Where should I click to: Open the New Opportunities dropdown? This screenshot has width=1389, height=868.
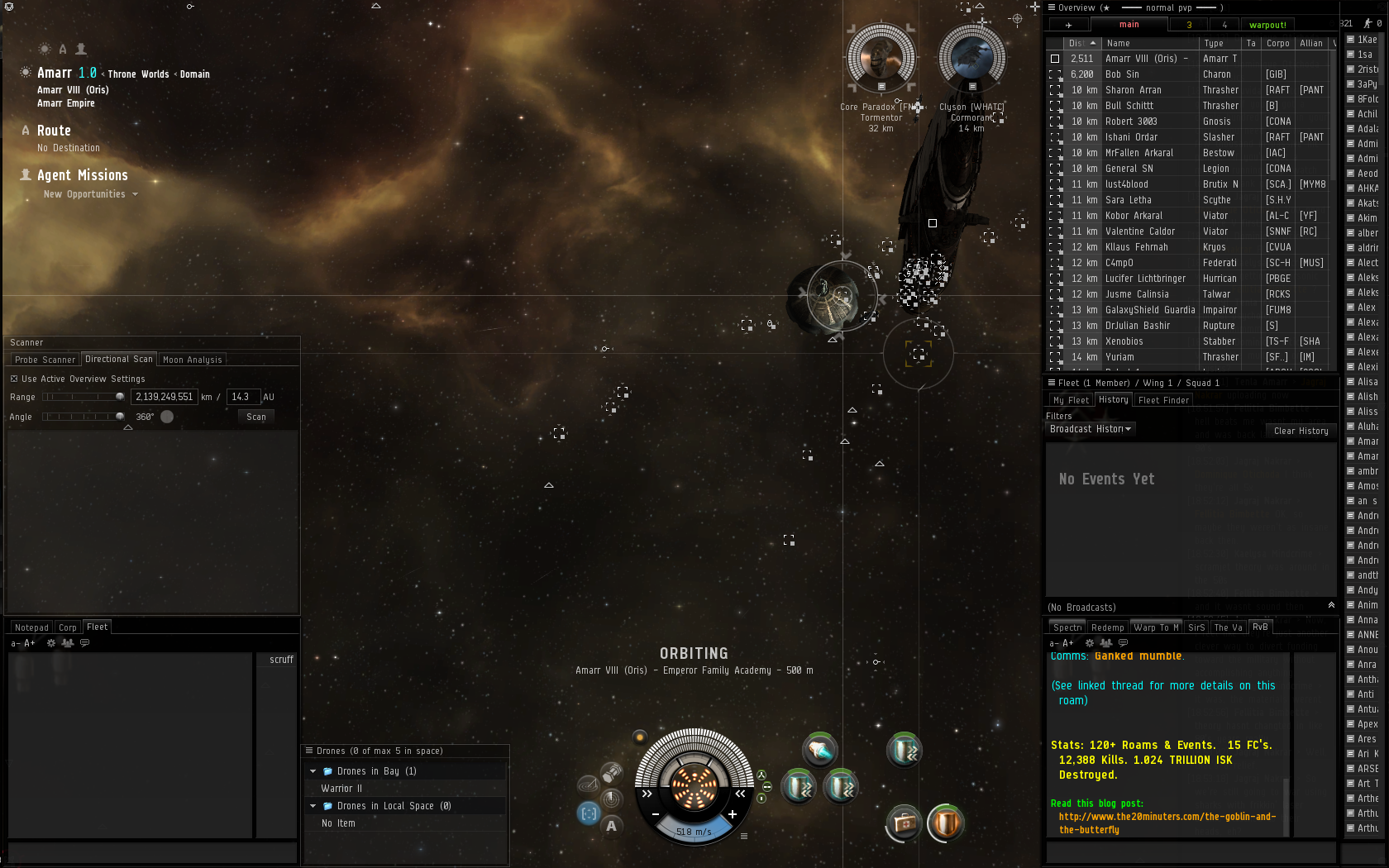click(90, 194)
